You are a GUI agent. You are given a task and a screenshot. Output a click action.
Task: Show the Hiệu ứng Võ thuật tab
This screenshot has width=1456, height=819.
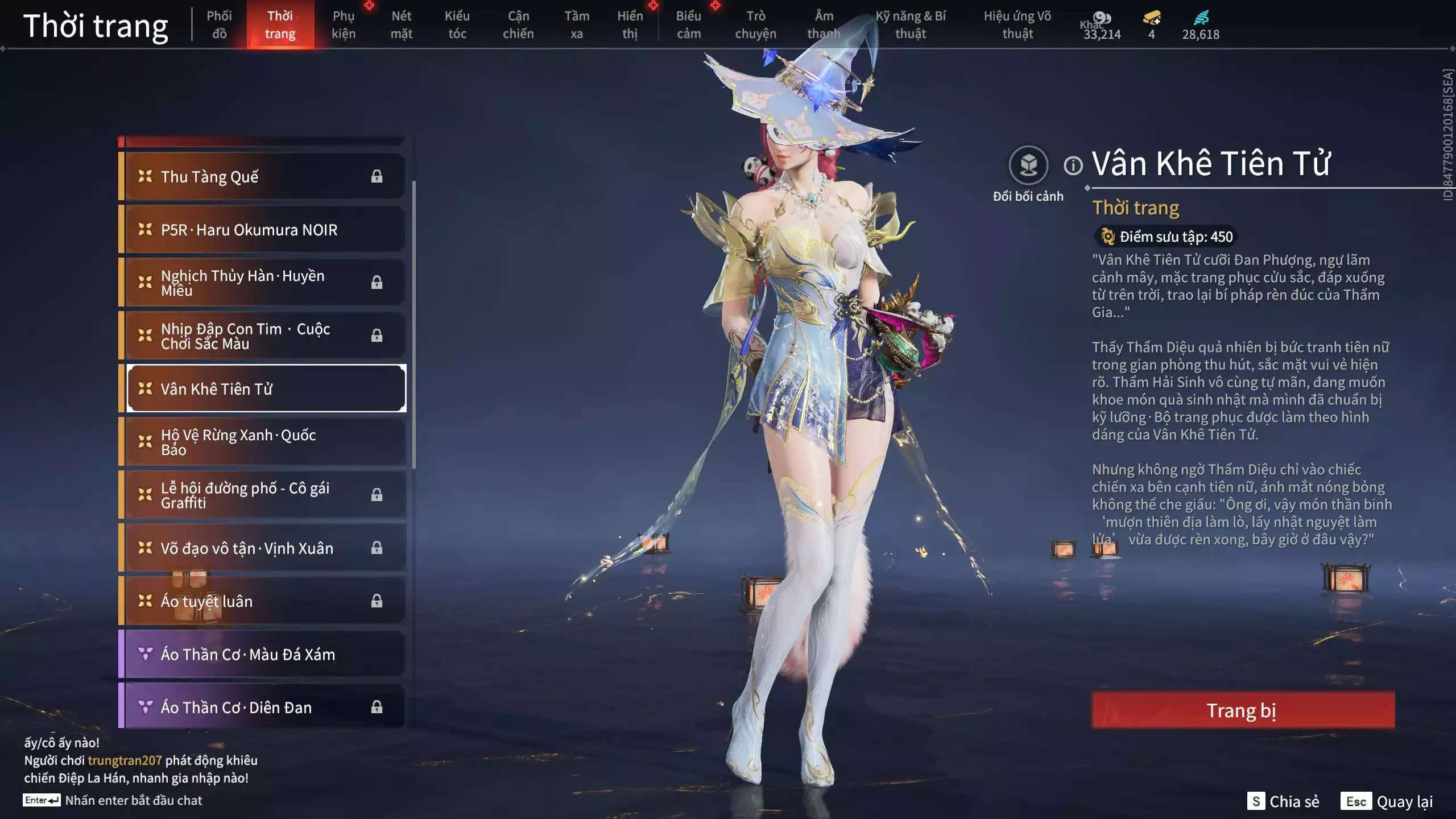(1017, 25)
